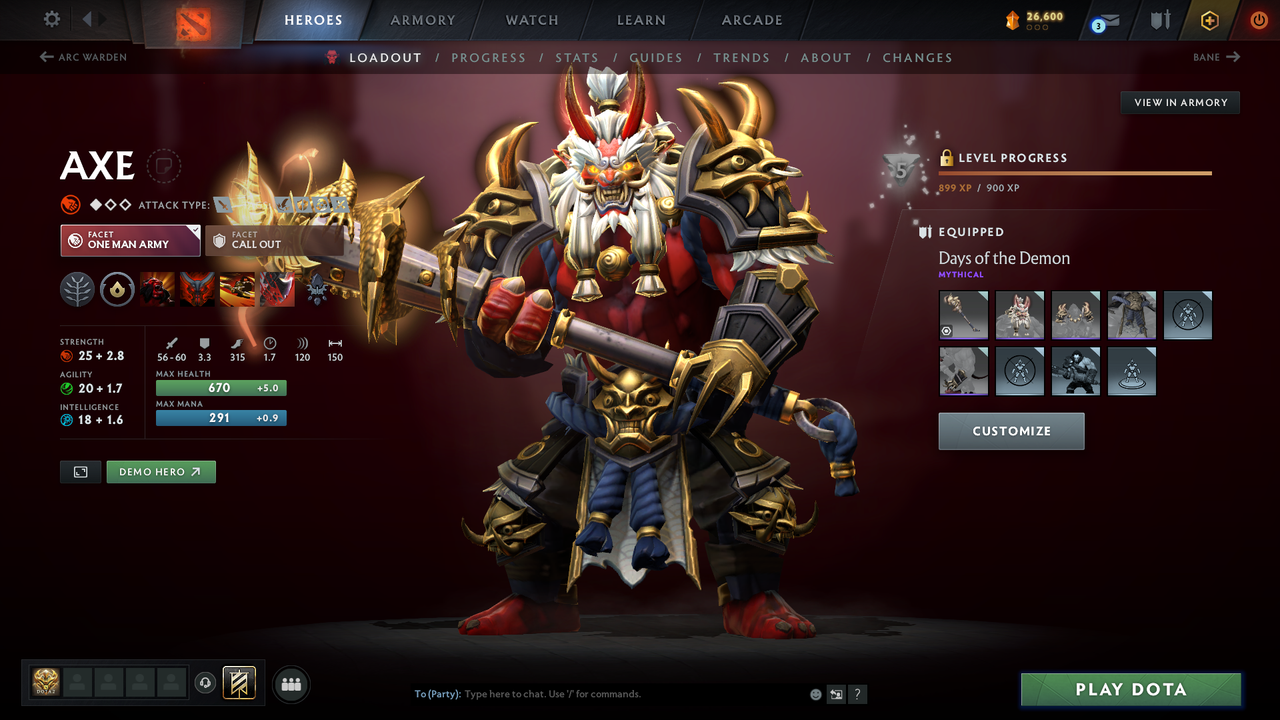Select the Battle Hunger ability icon
This screenshot has height=720, width=1280.
tap(198, 290)
